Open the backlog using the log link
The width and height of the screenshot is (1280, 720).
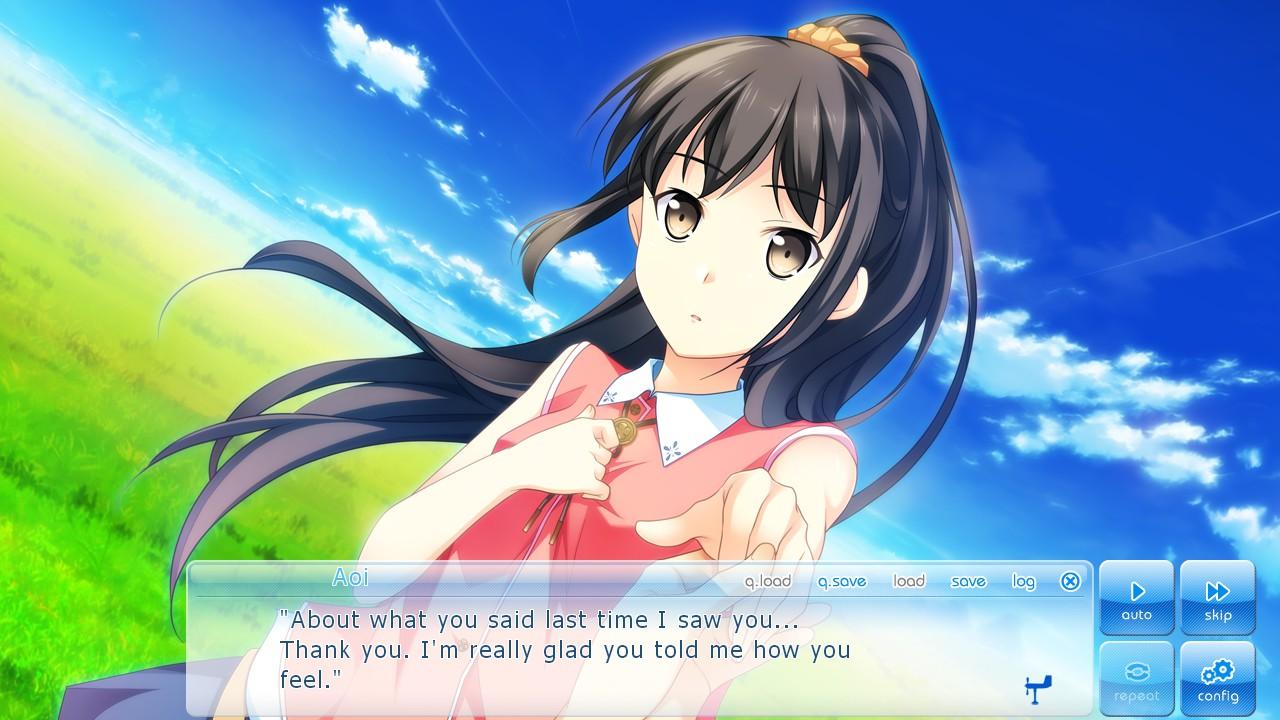pos(1022,581)
